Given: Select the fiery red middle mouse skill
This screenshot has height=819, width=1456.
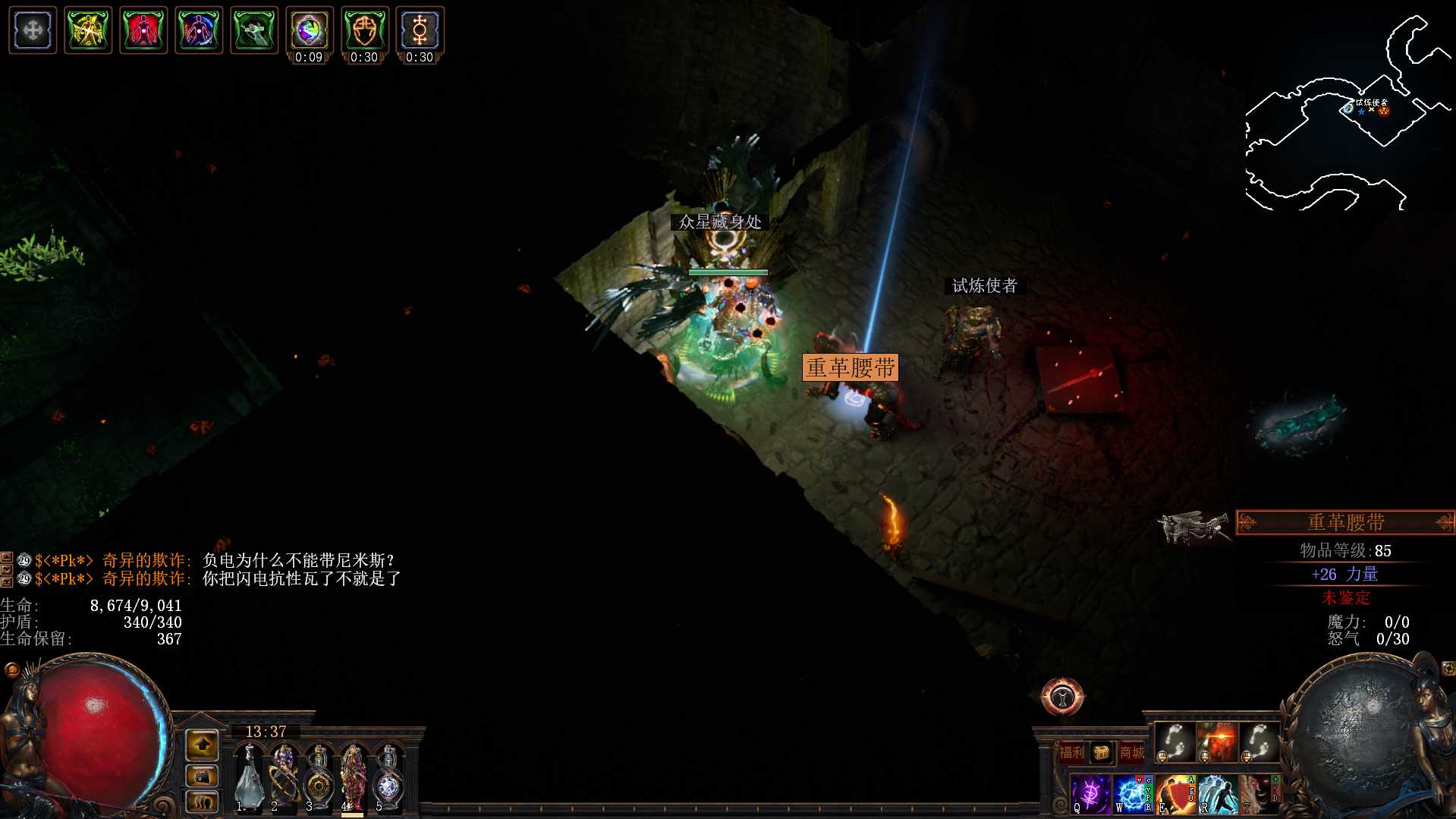Looking at the screenshot, I should pyautogui.click(x=1217, y=742).
